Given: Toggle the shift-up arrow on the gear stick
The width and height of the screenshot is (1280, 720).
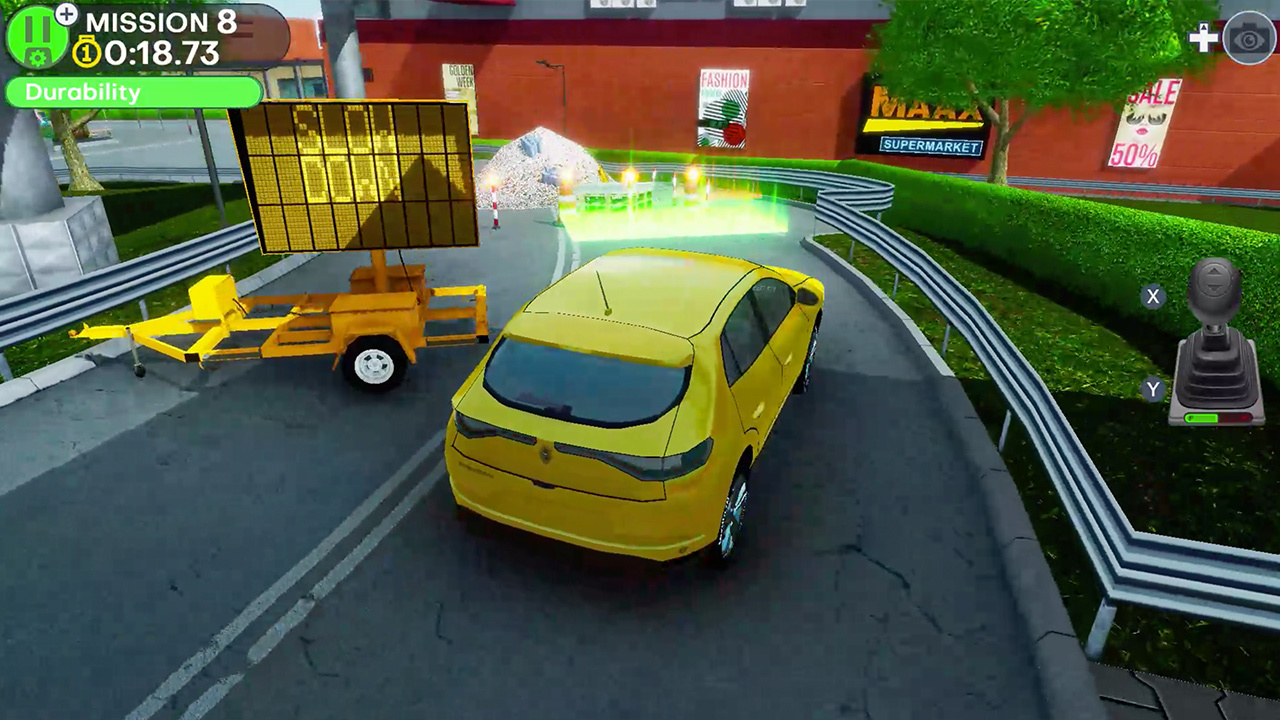Looking at the screenshot, I should tap(1214, 270).
